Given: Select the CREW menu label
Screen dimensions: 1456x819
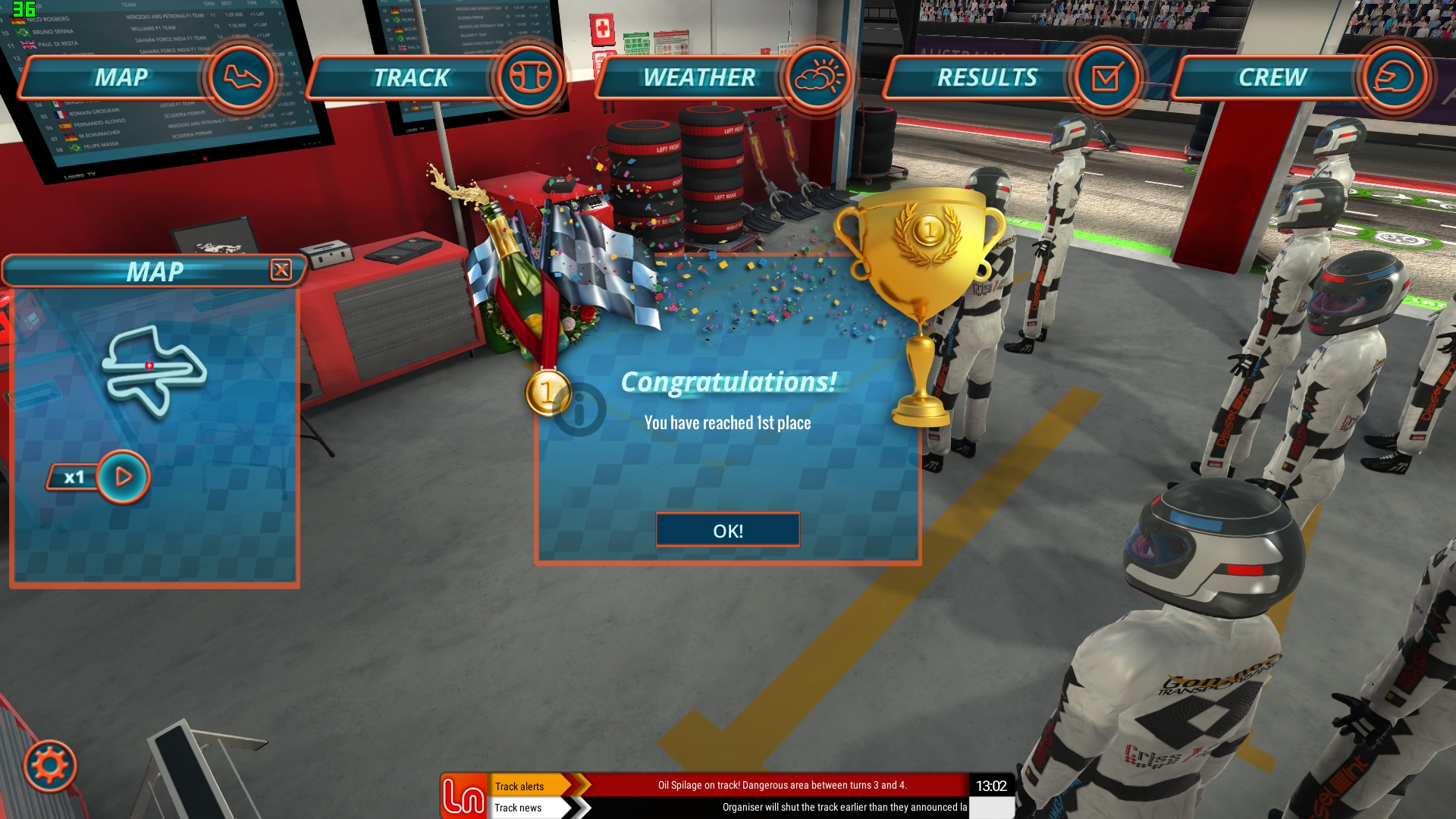Looking at the screenshot, I should pos(1272,76).
